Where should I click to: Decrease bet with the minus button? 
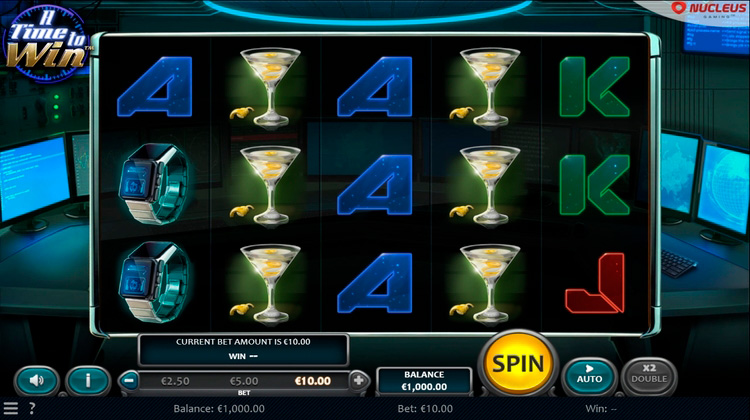[129, 380]
